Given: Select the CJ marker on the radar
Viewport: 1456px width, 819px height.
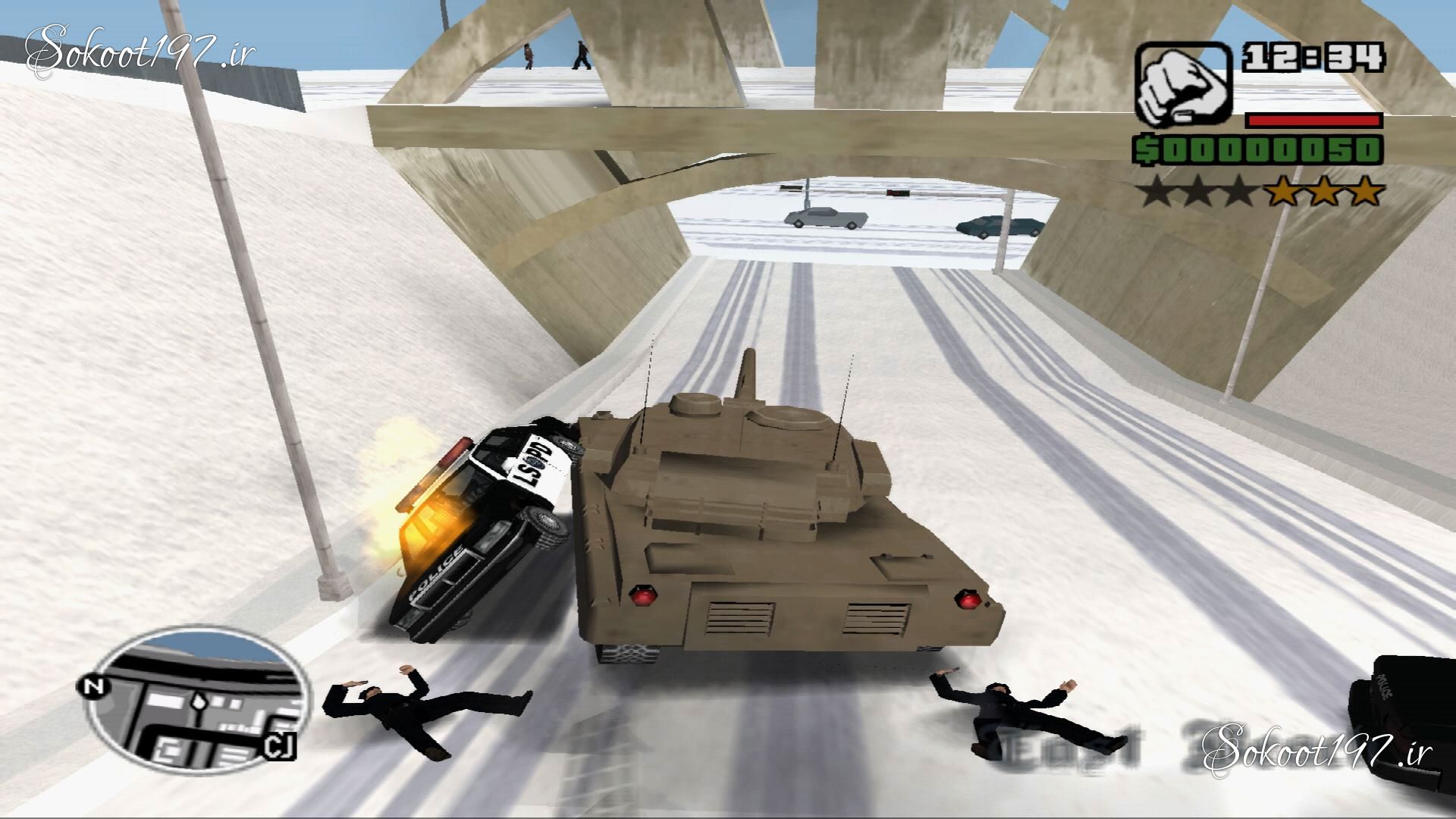Looking at the screenshot, I should 276,747.
